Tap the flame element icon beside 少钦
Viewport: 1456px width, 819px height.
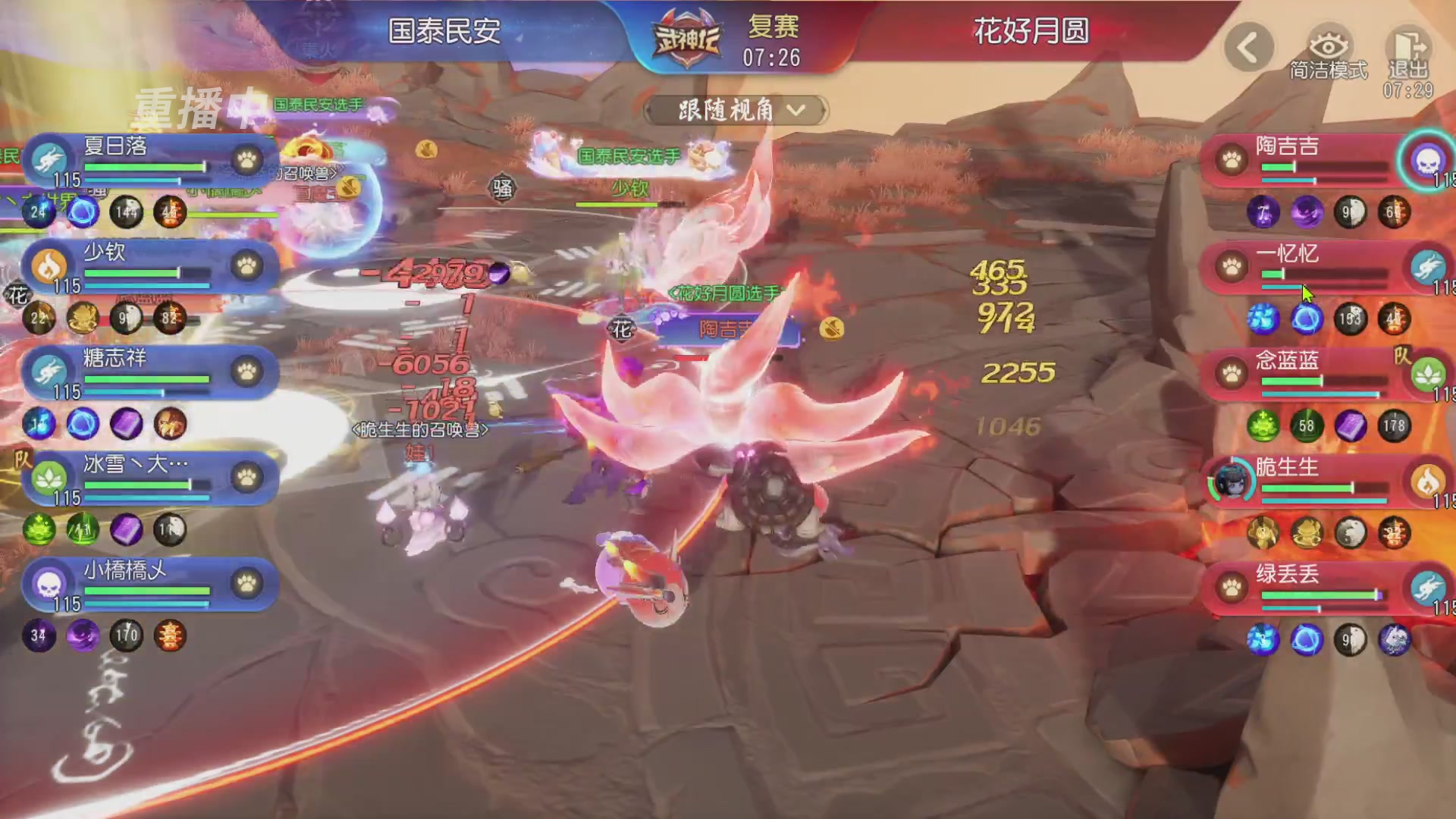pos(47,266)
